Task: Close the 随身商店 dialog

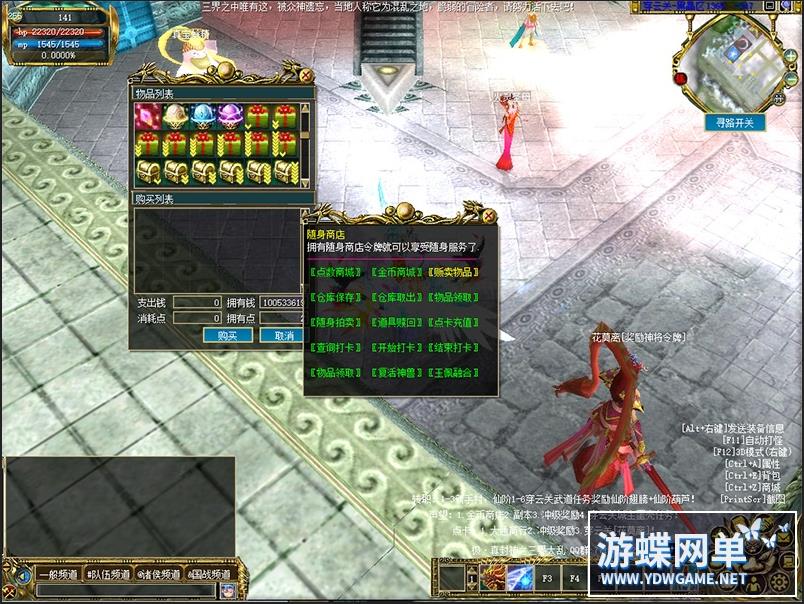Action: coord(488,216)
